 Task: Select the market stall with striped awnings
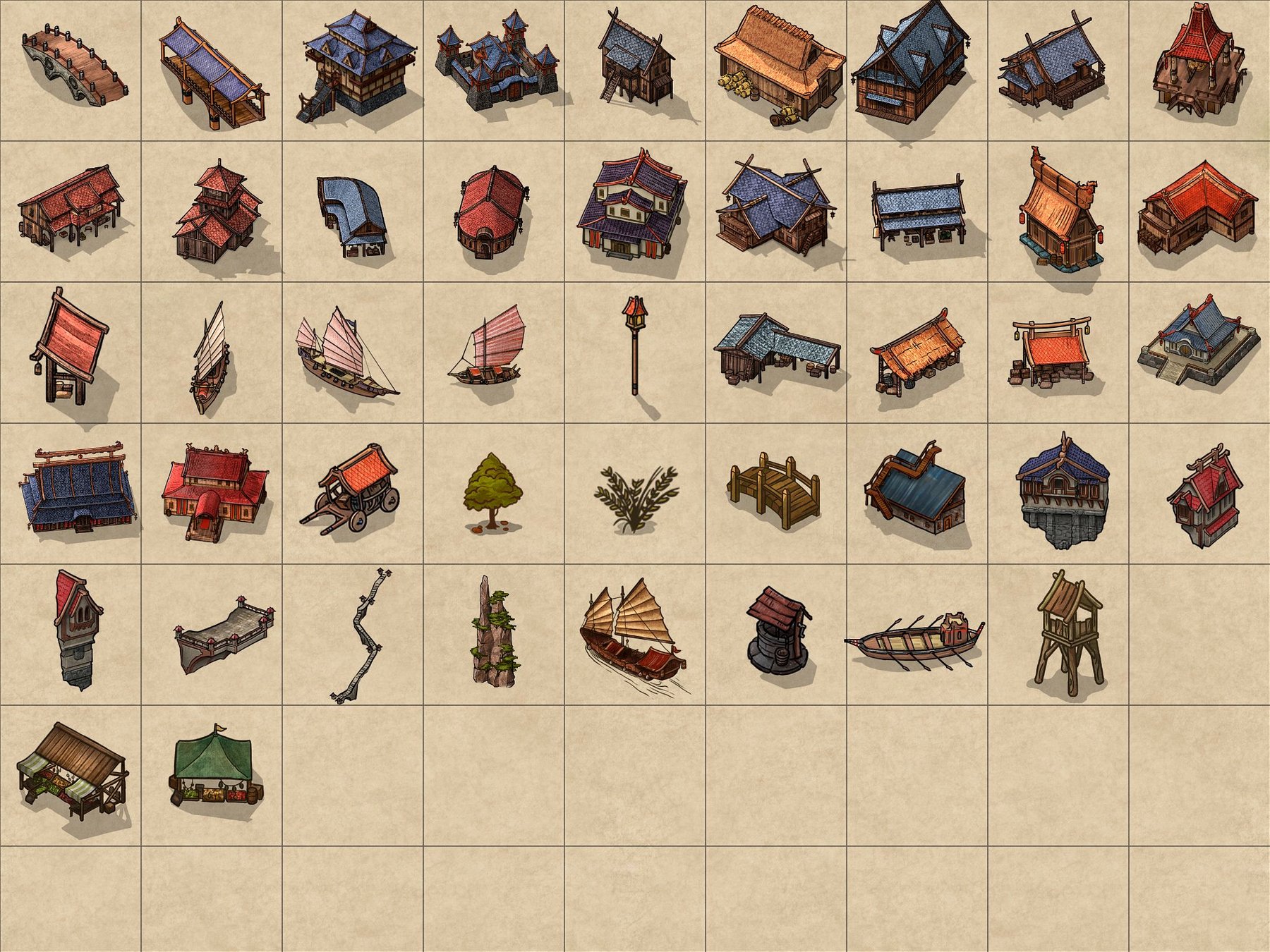click(73, 774)
